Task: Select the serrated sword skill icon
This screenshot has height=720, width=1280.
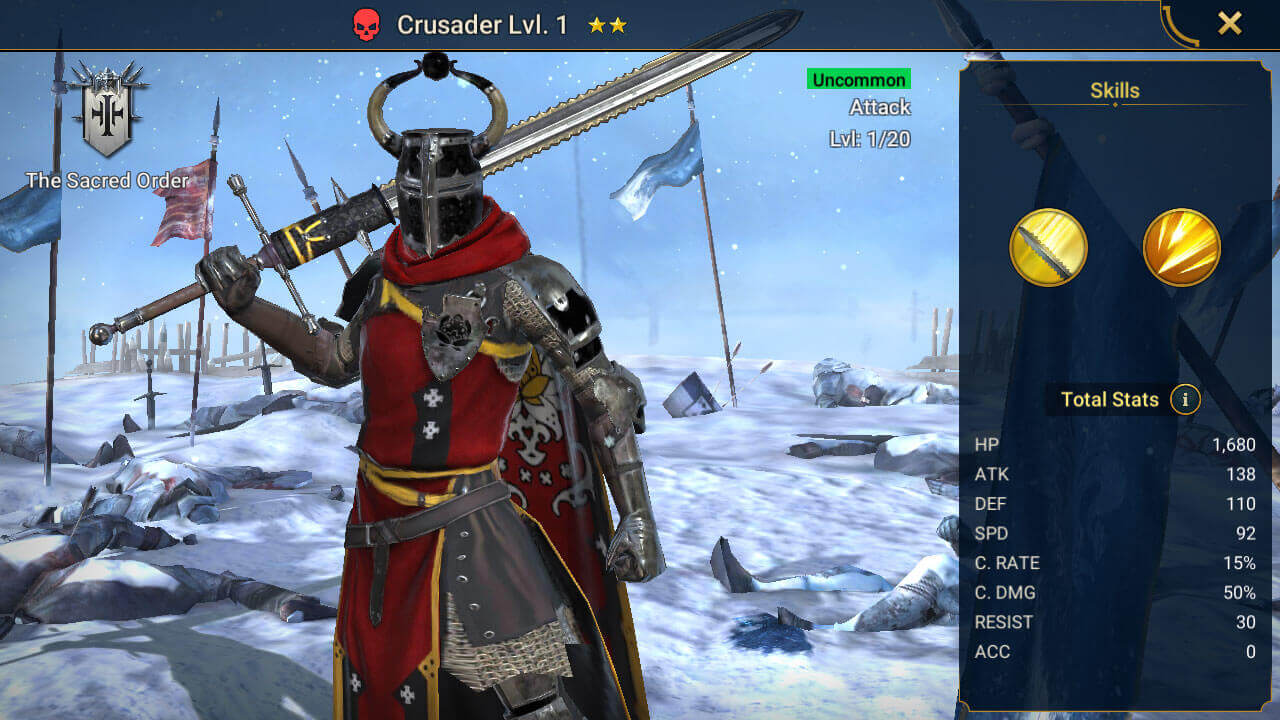Action: click(1048, 247)
